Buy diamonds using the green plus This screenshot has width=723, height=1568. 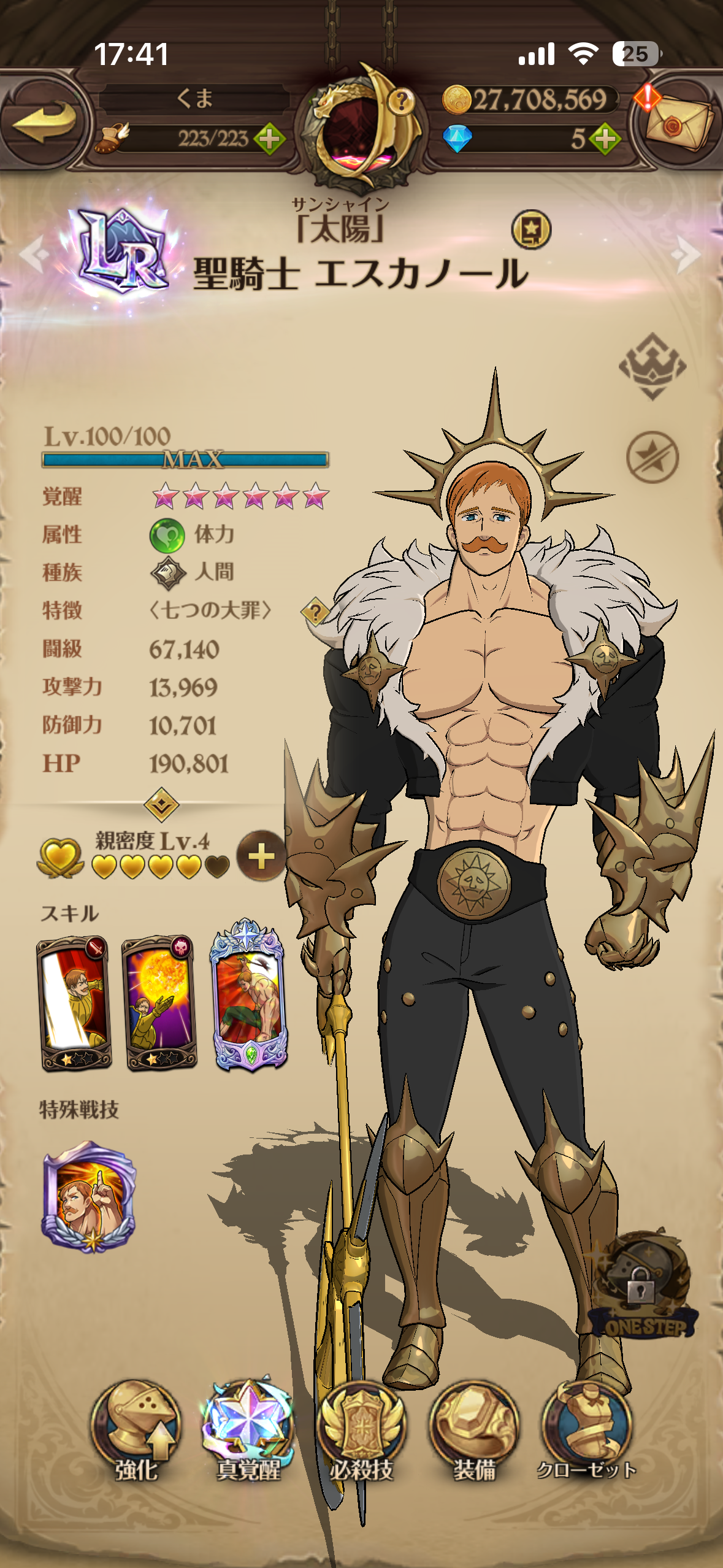(605, 139)
